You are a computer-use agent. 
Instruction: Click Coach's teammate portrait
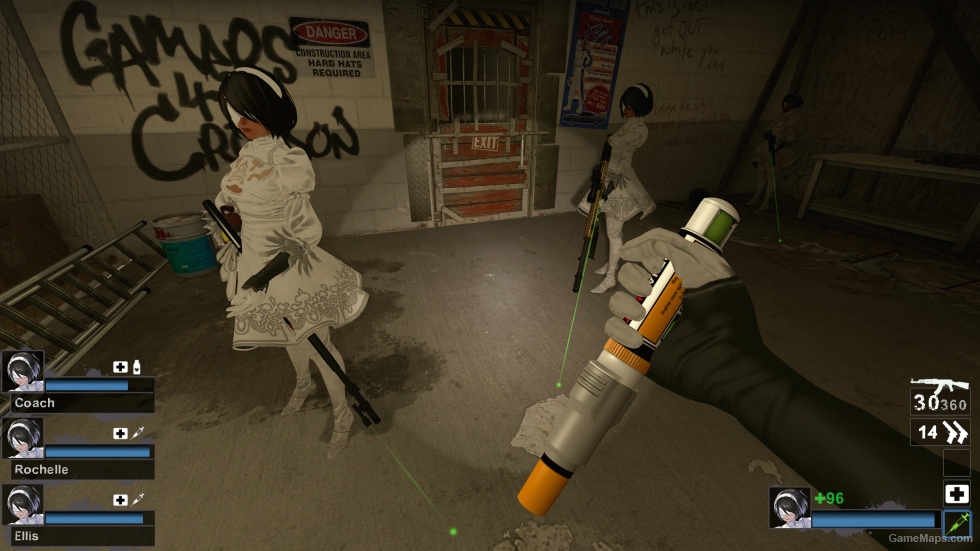22,370
